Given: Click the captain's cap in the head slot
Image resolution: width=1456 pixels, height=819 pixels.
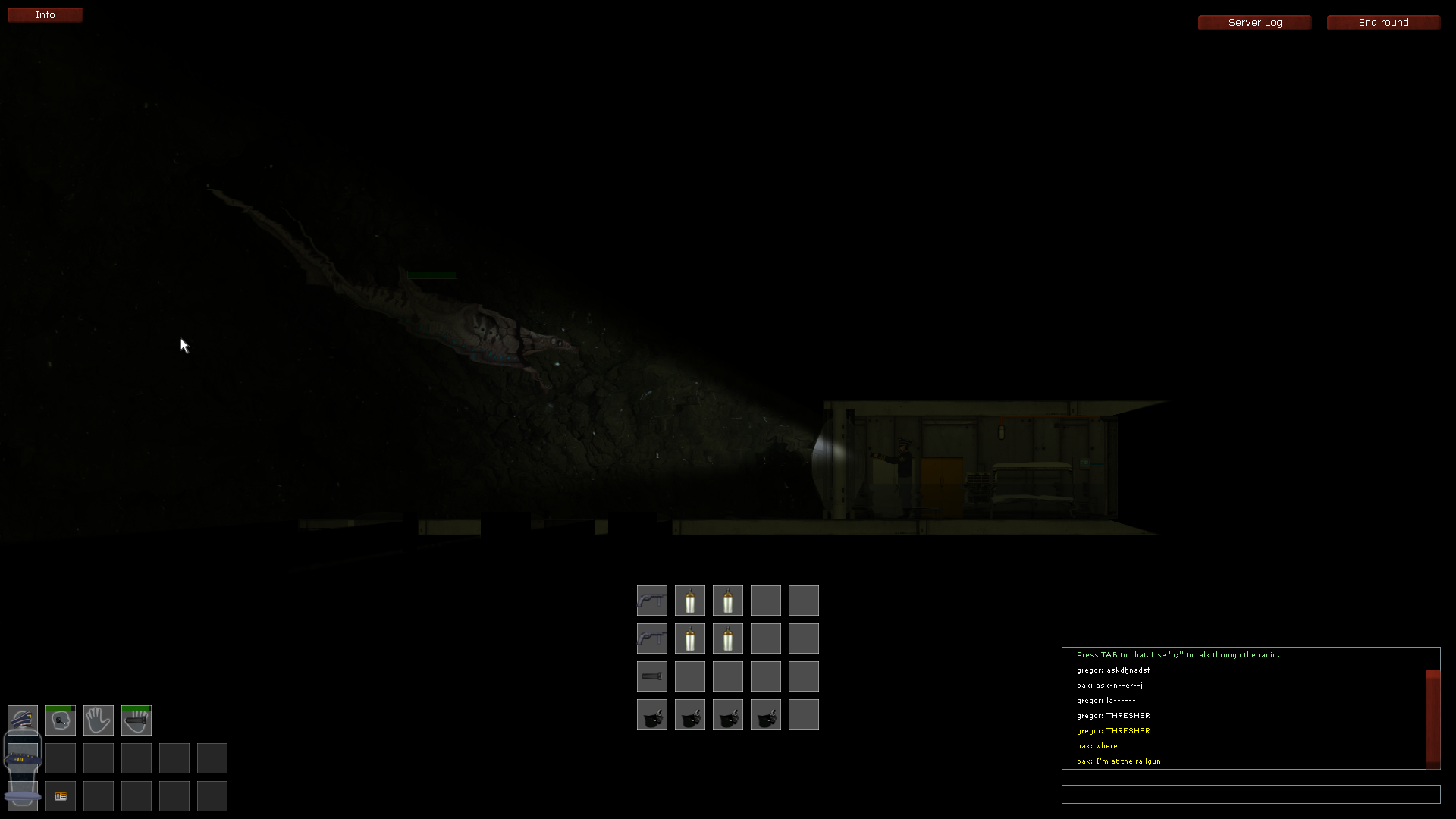Looking at the screenshot, I should click(22, 720).
